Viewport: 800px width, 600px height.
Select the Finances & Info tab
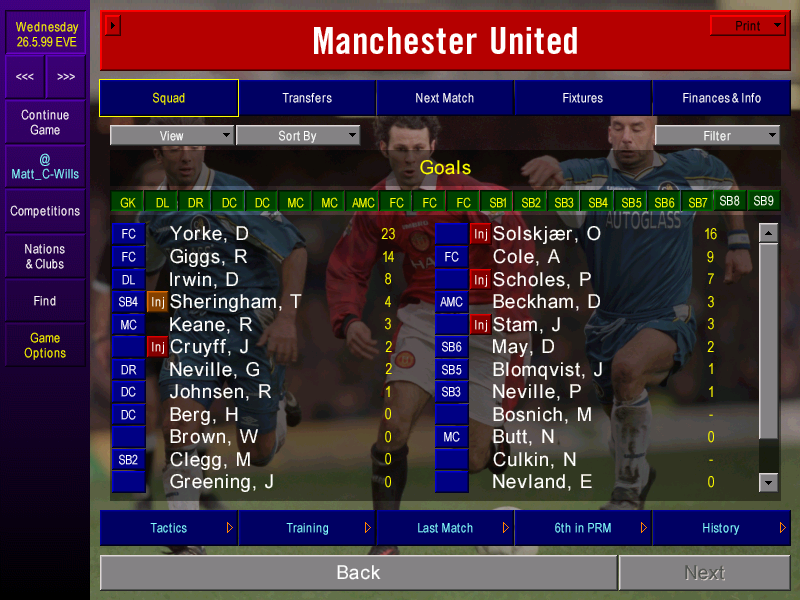pyautogui.click(x=721, y=98)
